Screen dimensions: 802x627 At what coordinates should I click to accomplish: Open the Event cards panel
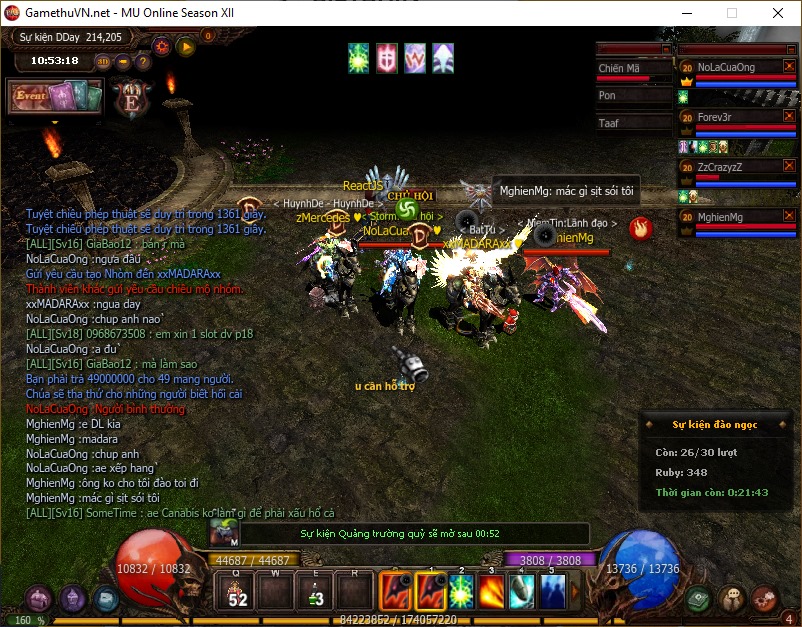55,97
